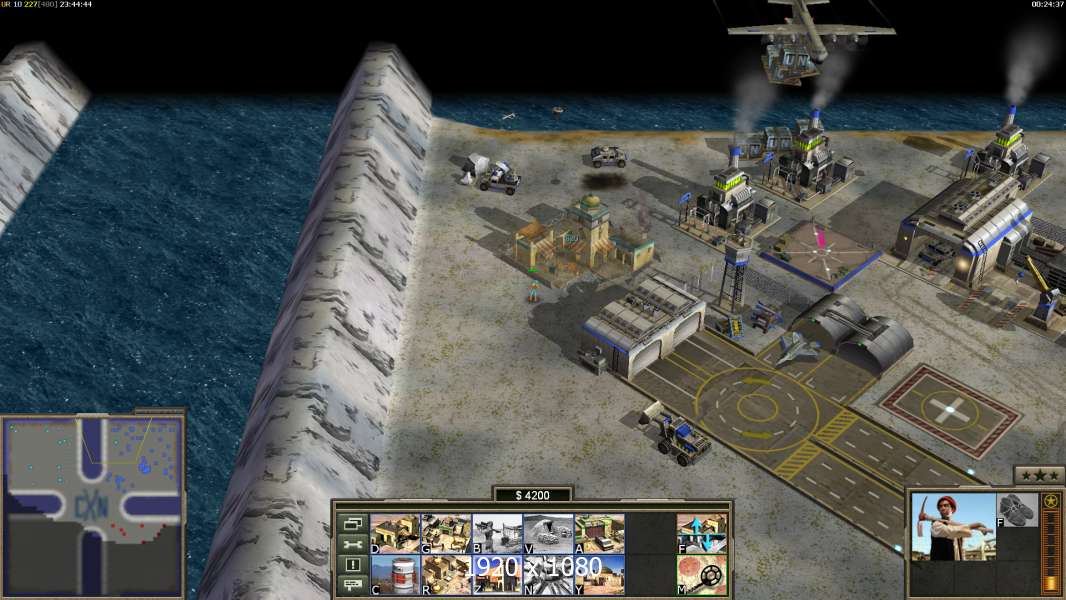Select the worker shoes upgrade icon
Screen dimensions: 1066x600
[1018, 509]
